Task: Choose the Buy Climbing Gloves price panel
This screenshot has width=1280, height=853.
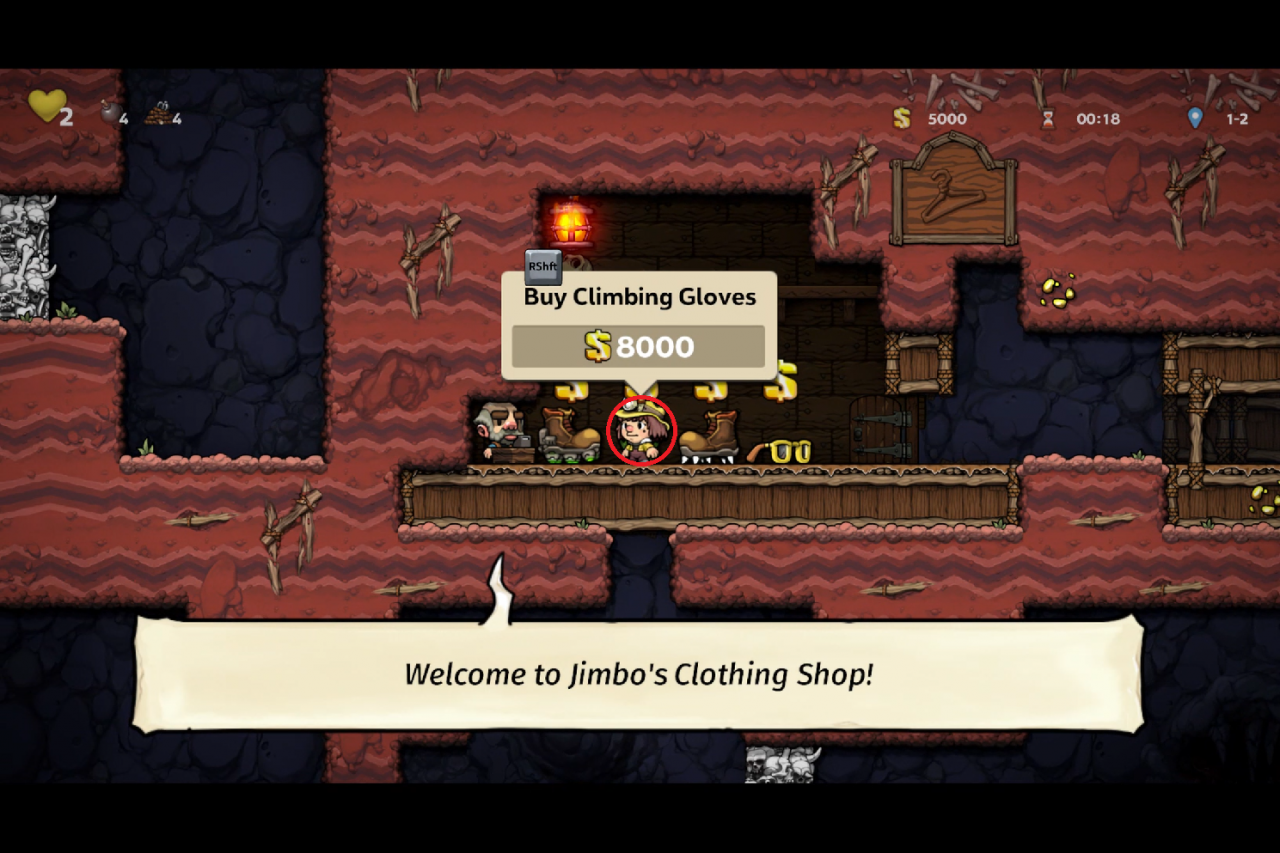Action: [x=638, y=347]
